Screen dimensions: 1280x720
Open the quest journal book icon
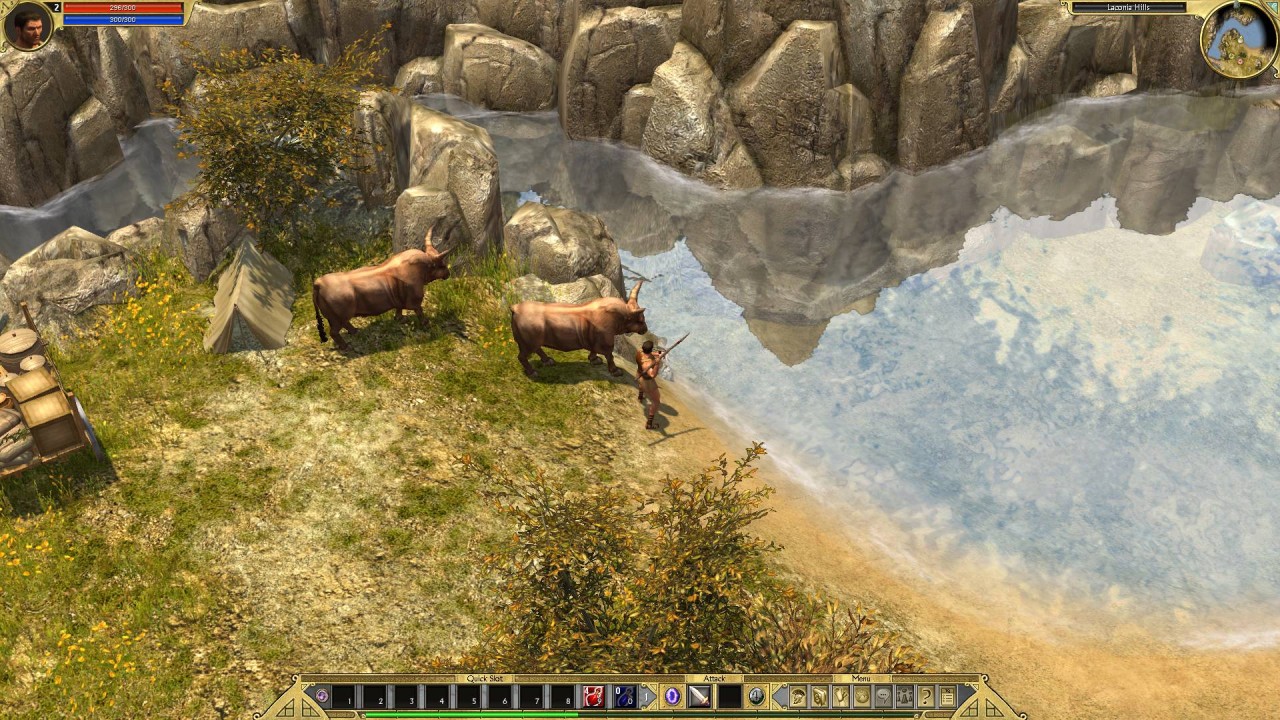820,697
